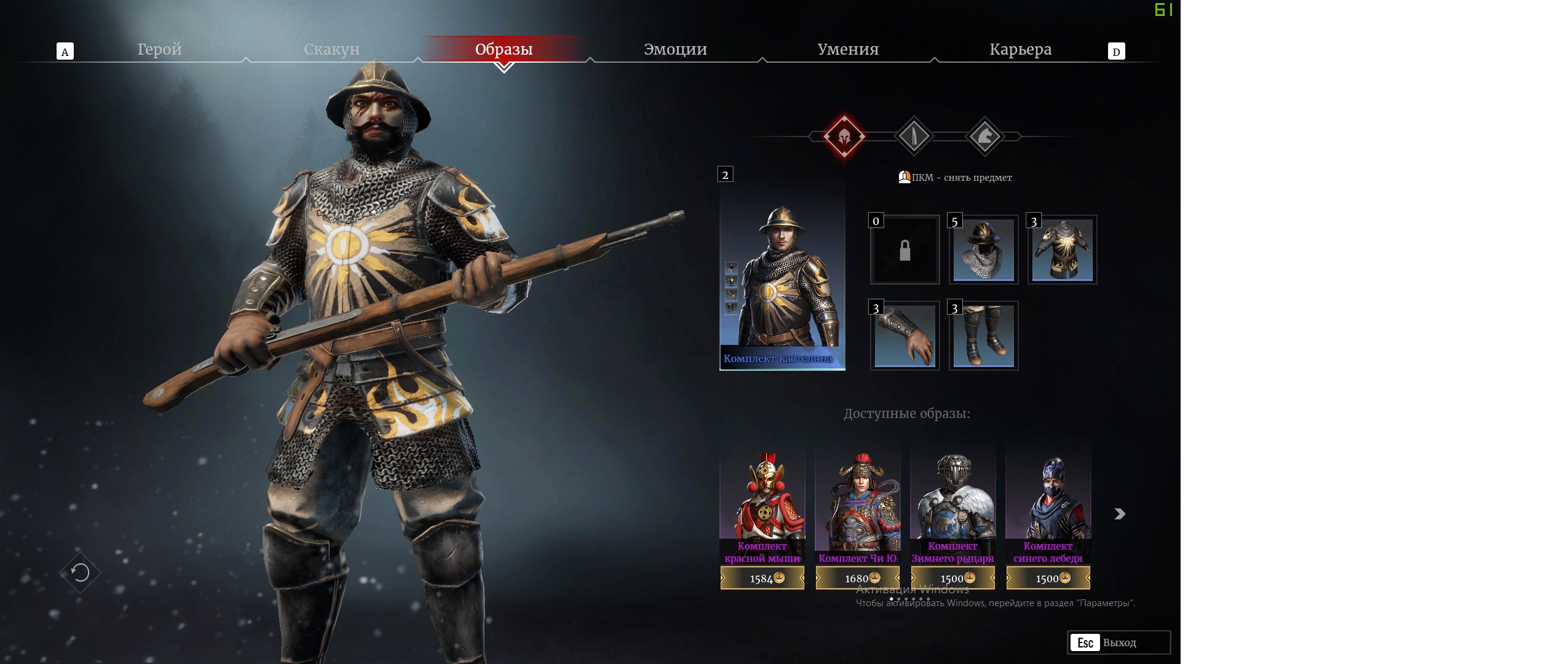The width and height of the screenshot is (1568, 664).
Task: Open the Умения tab
Action: 848,49
